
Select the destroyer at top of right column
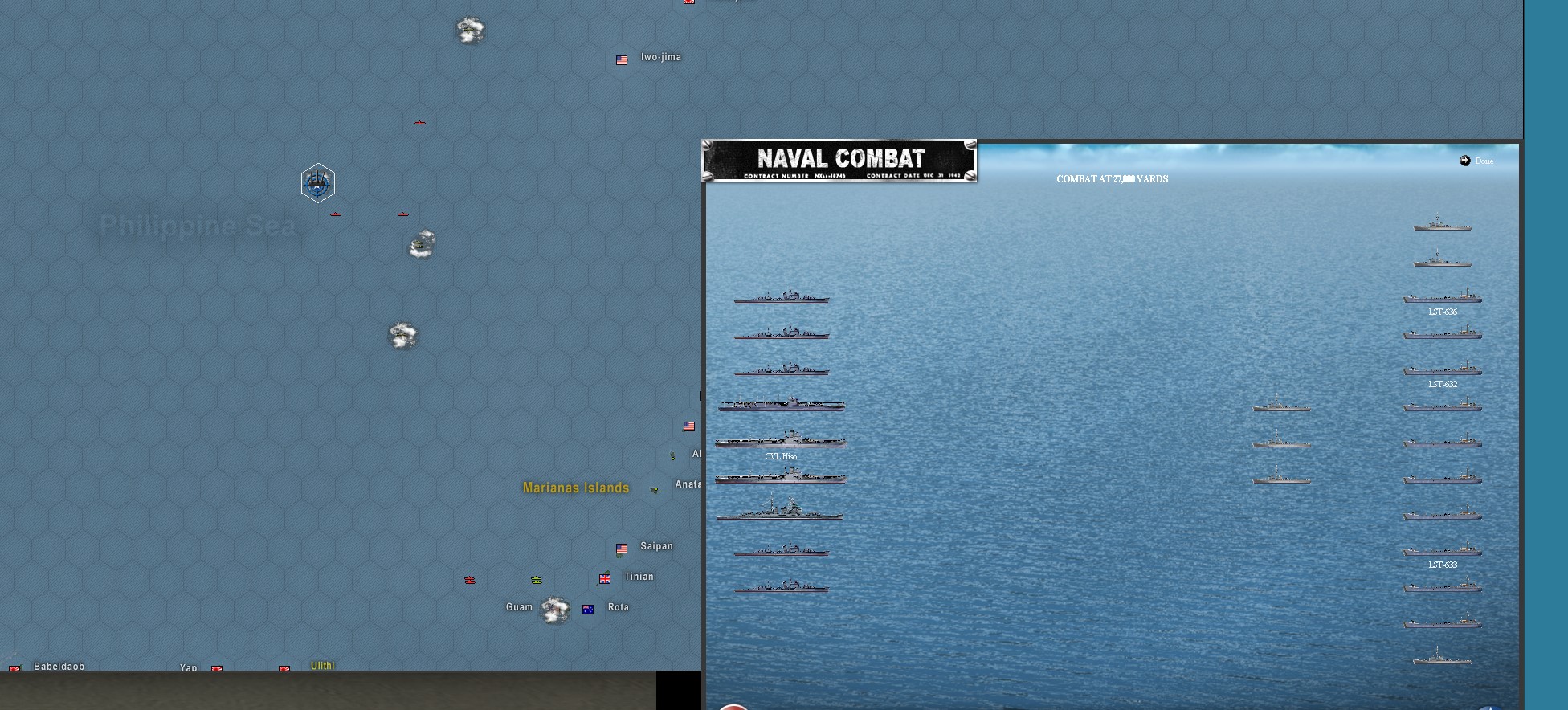1442,225
